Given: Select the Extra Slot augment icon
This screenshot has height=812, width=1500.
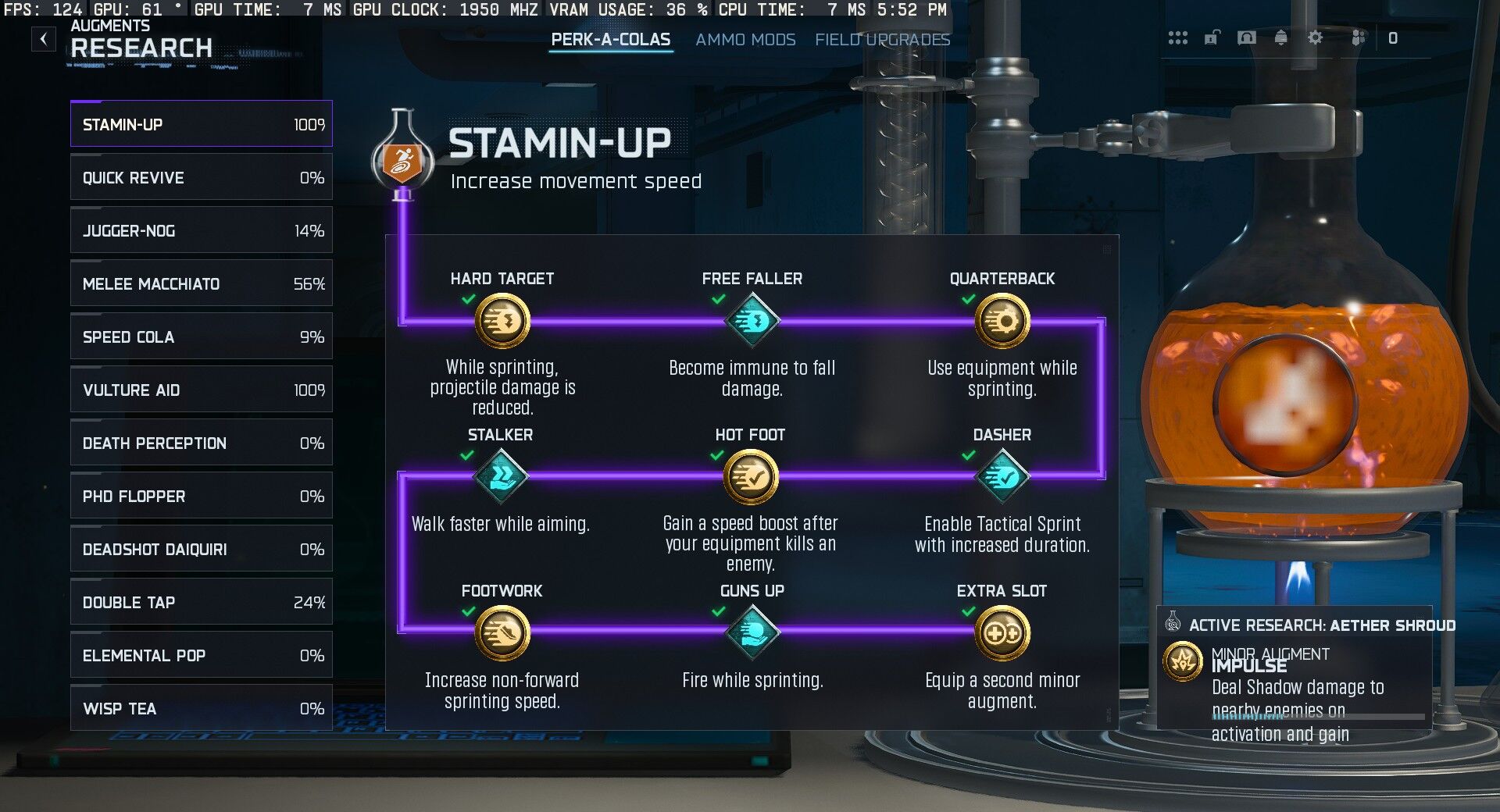Looking at the screenshot, I should point(1002,633).
